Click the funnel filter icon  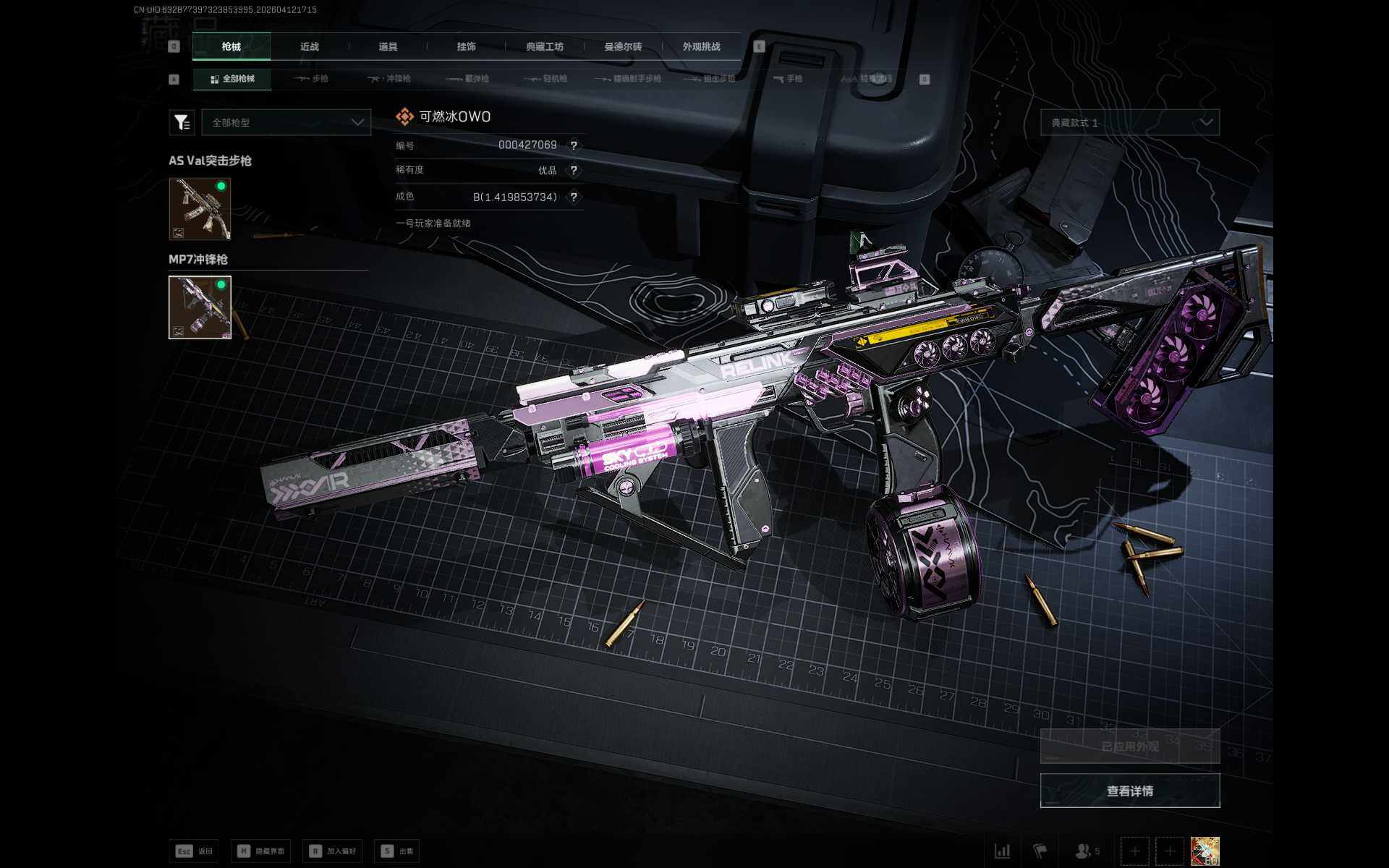pos(182,122)
